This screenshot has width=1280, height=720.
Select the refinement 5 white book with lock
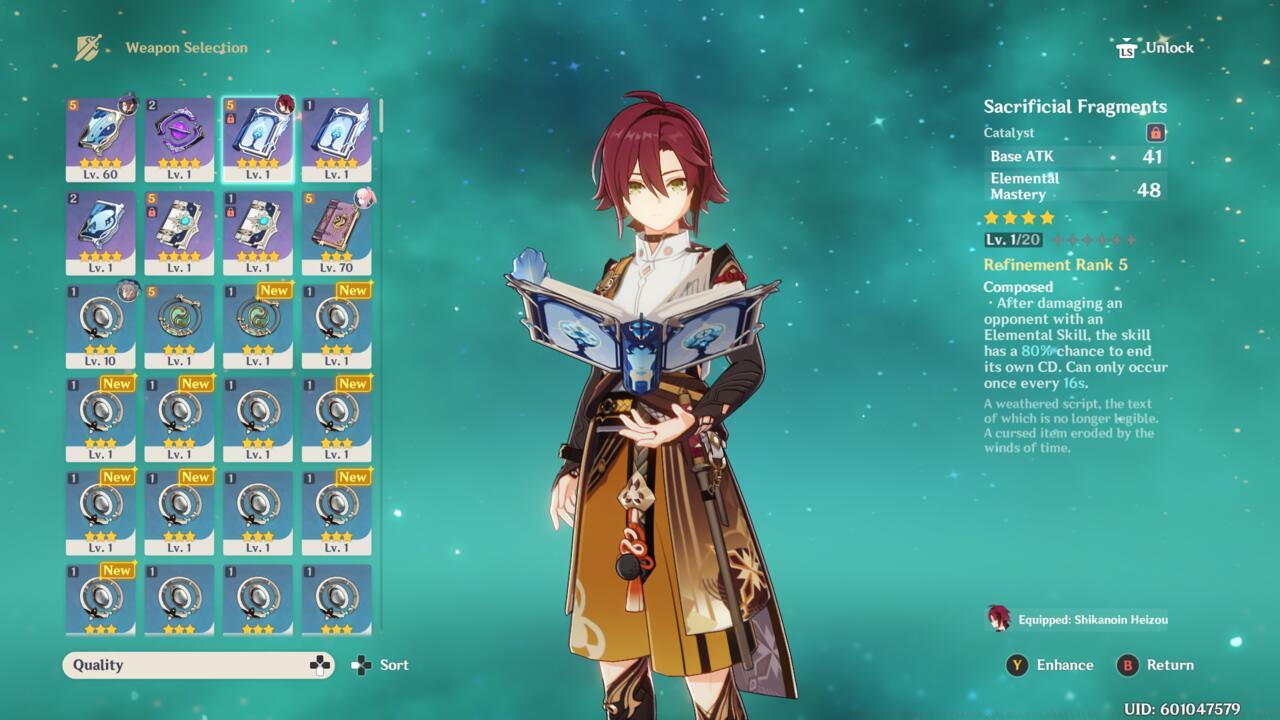[179, 232]
